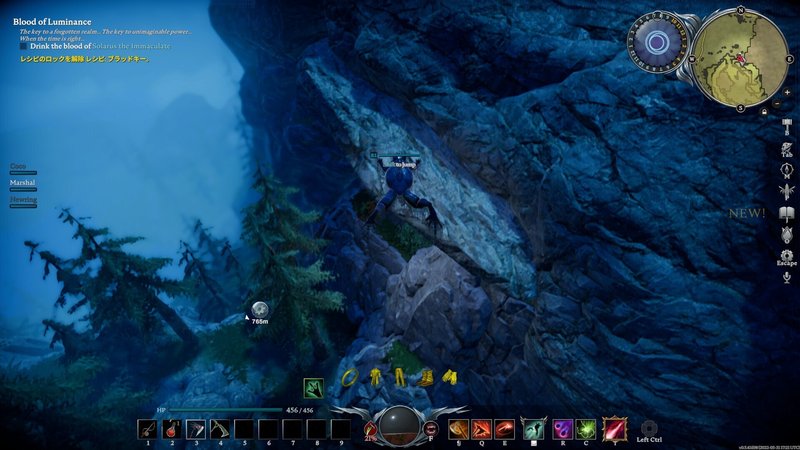Screen dimensions: 800x450
Task: Zoom out the minimap with minus button
Action: [778, 103]
